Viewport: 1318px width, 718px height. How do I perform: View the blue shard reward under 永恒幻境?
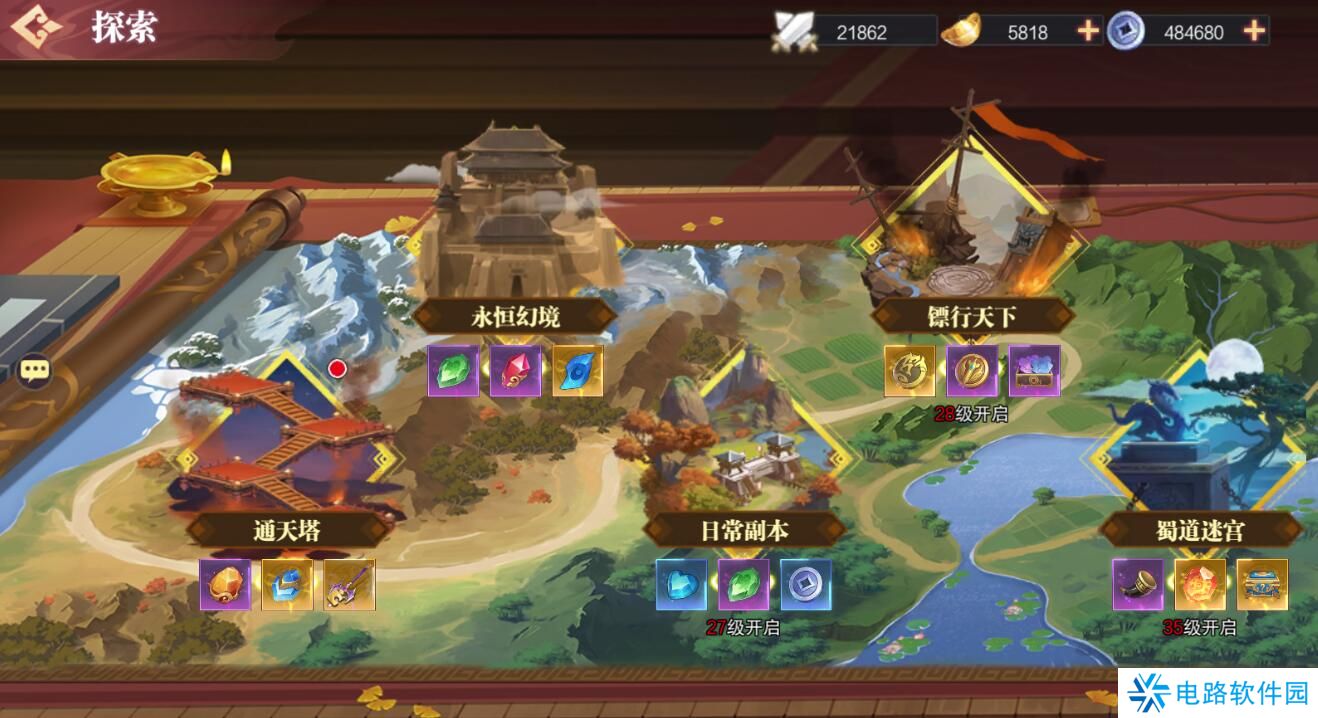(577, 371)
